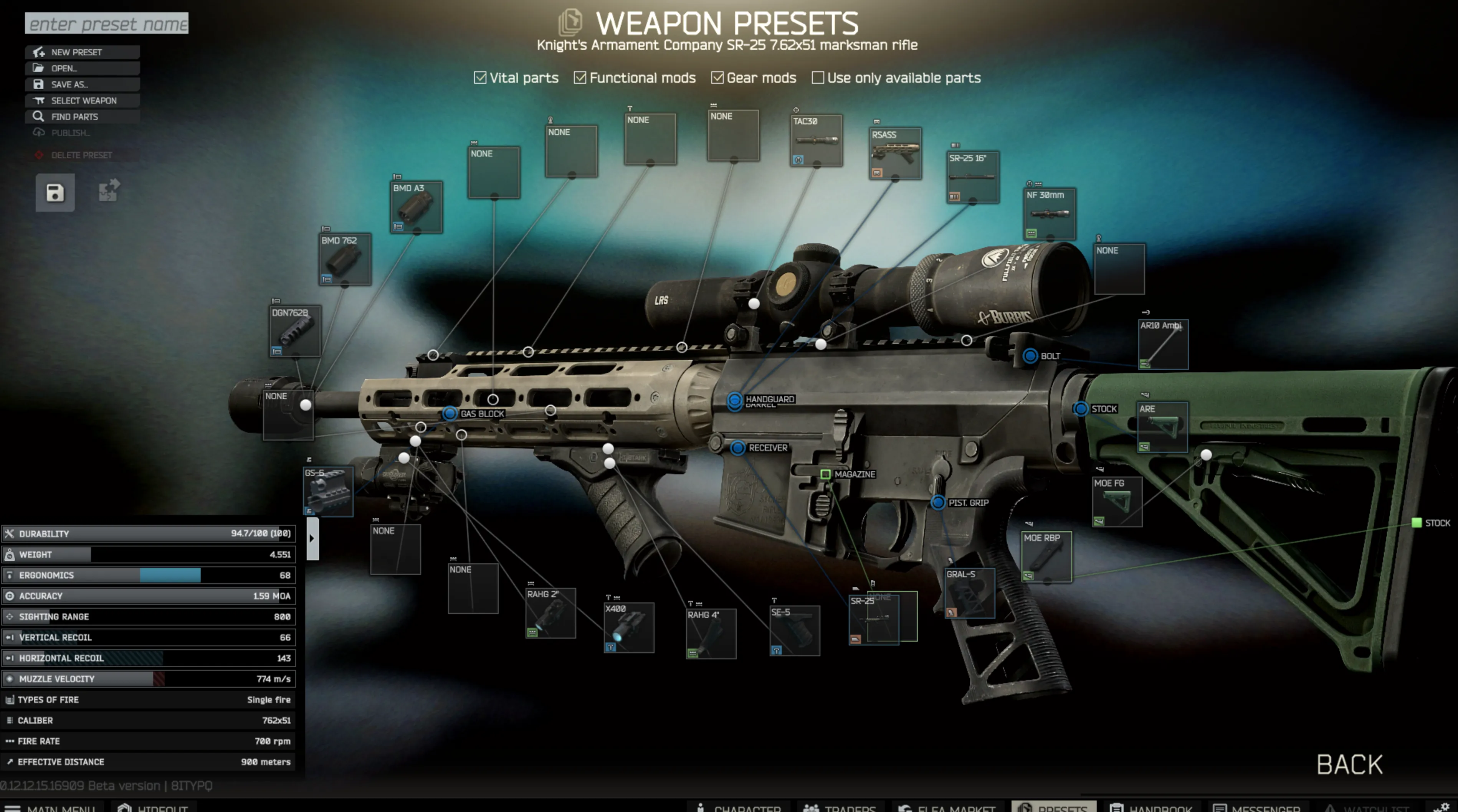Click Select Weapon in the sidebar

(x=83, y=100)
